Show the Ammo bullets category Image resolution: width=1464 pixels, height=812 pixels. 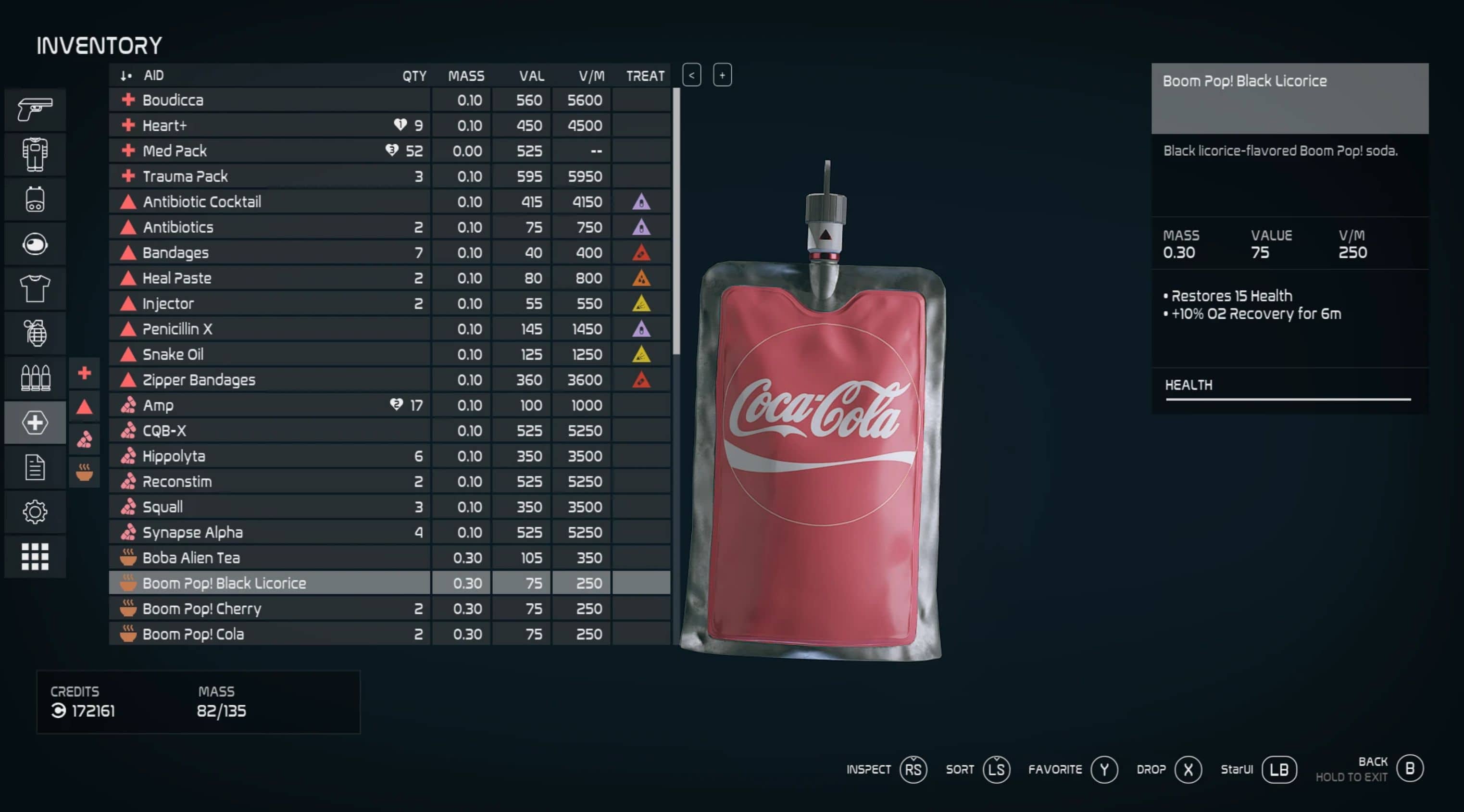point(35,378)
